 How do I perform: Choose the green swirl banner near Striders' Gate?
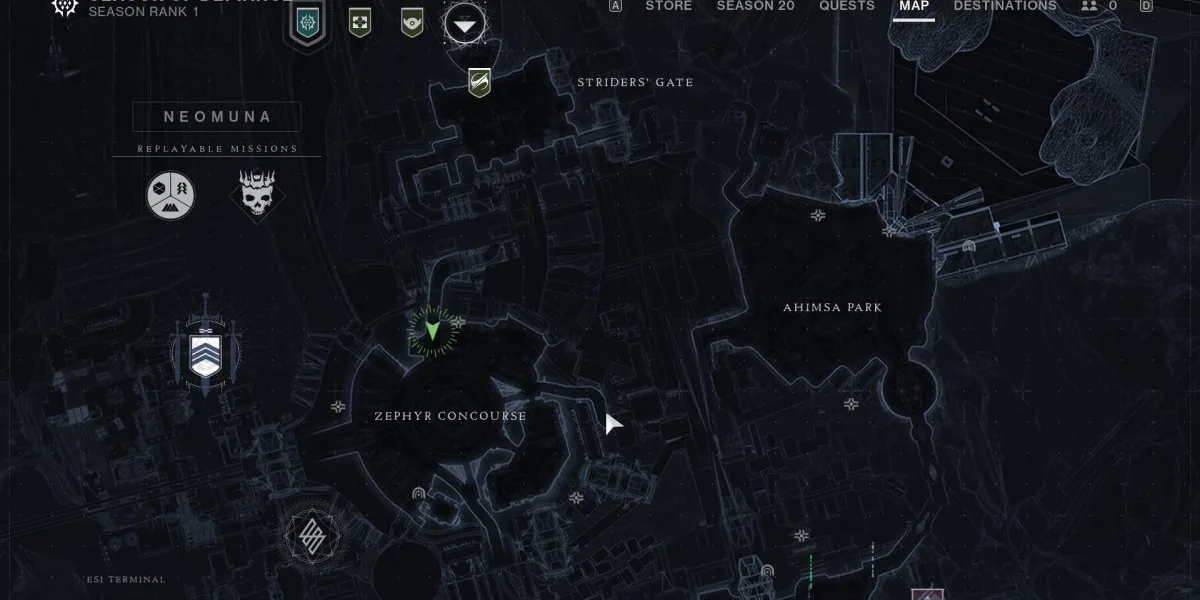click(479, 82)
